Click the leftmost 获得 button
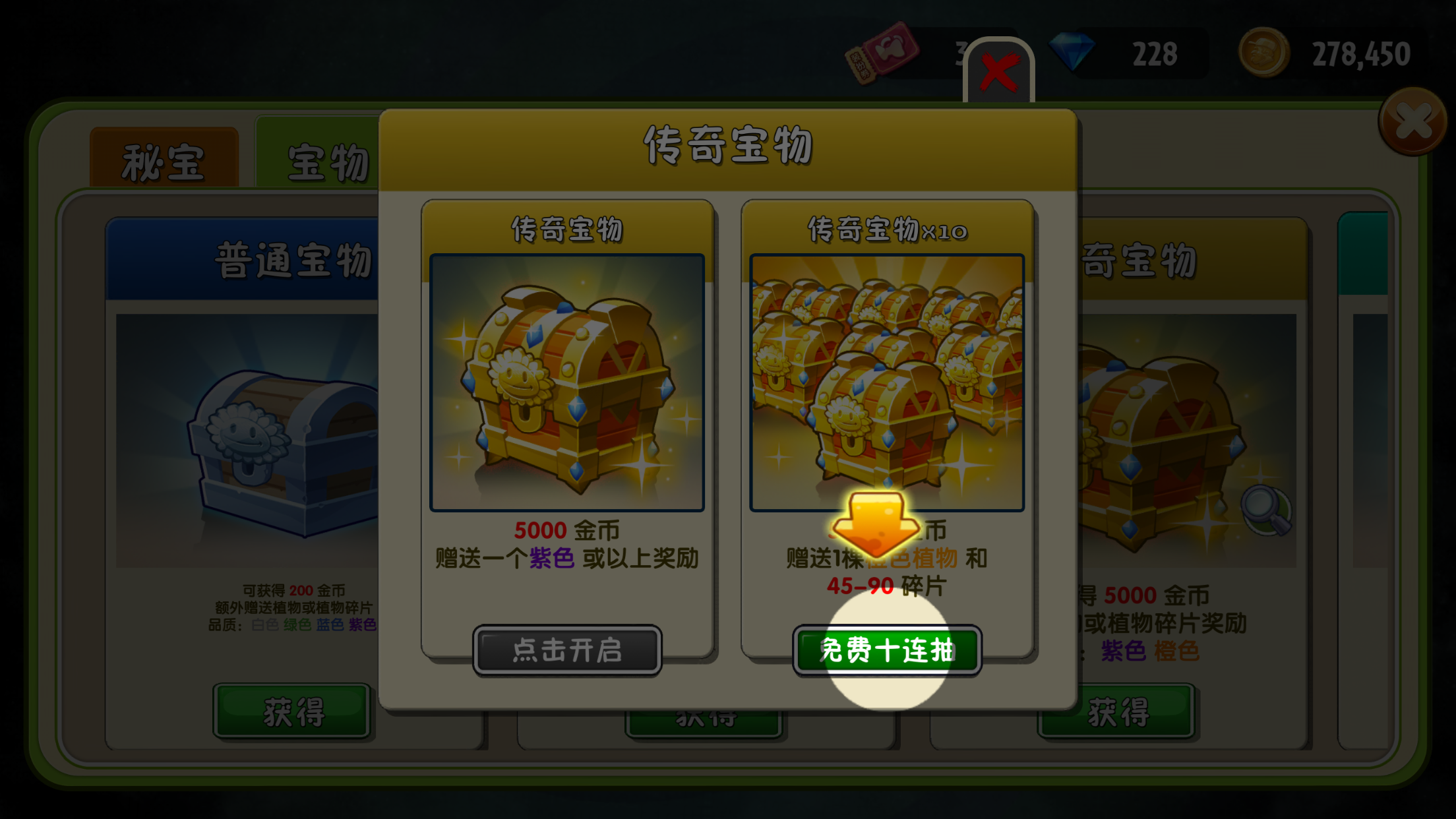The width and height of the screenshot is (1456, 819). [292, 712]
